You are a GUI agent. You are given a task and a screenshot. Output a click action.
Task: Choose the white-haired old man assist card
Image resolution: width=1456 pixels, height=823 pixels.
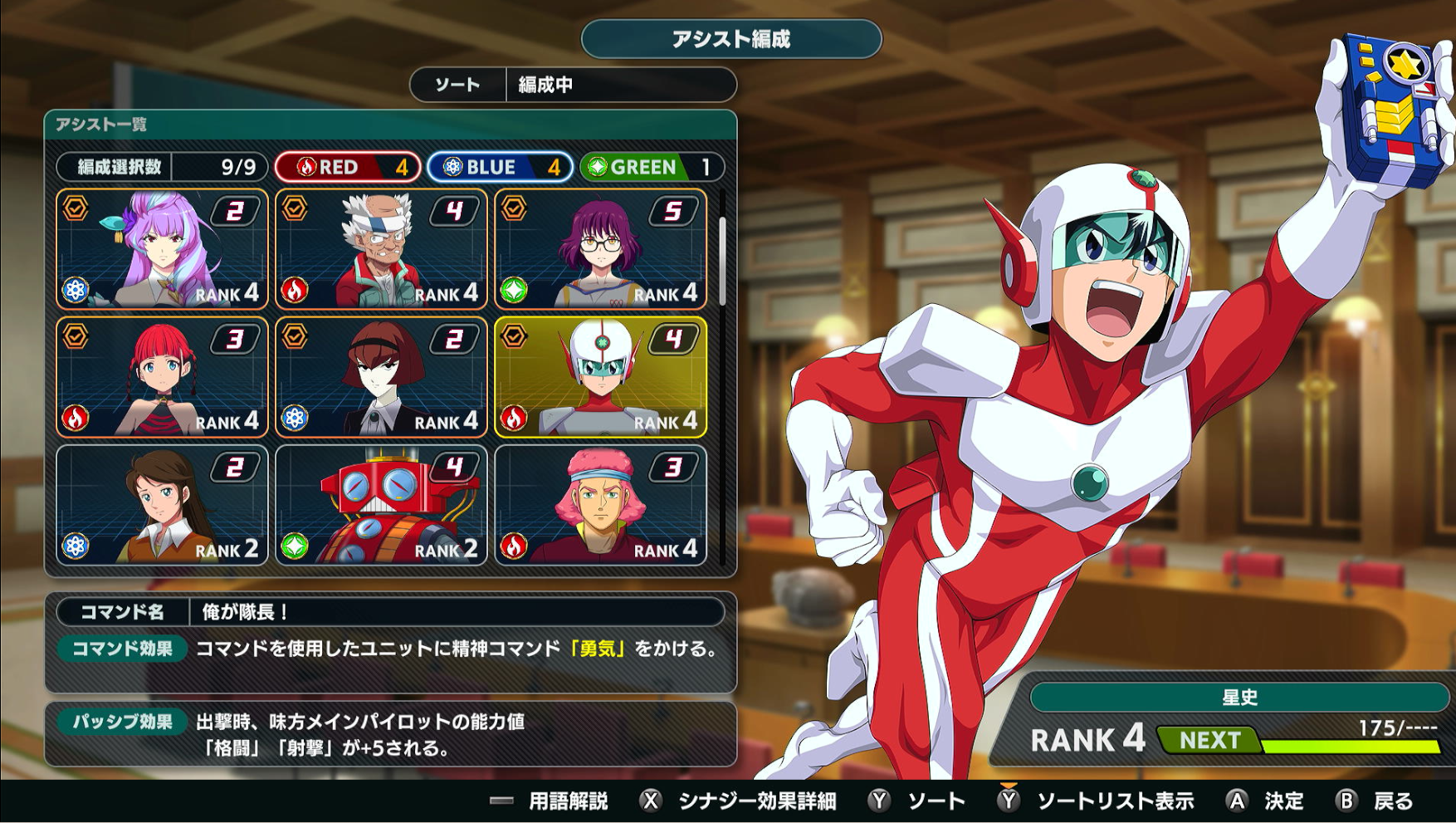tap(381, 249)
